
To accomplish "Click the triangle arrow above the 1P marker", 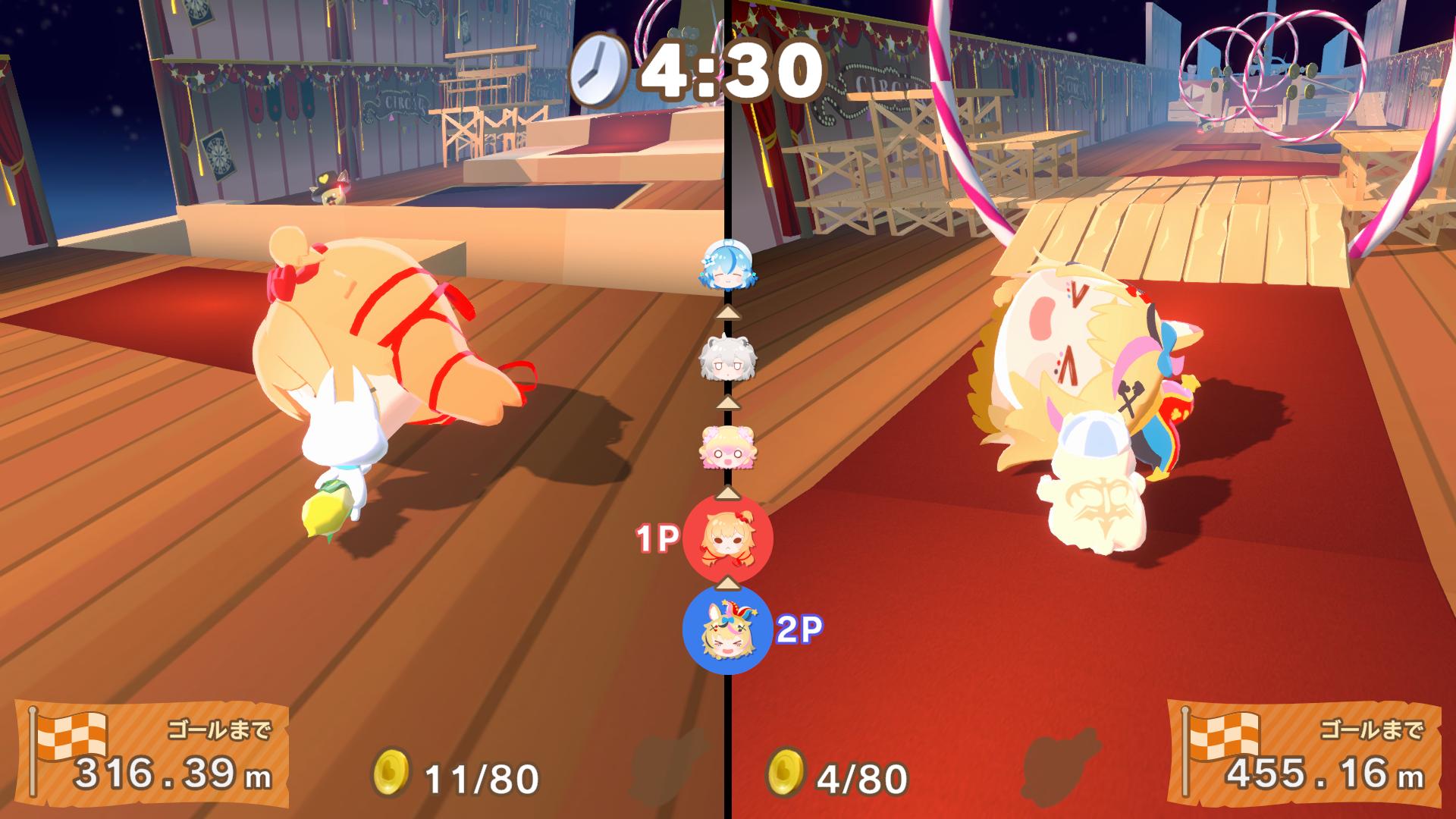I will click(x=726, y=494).
